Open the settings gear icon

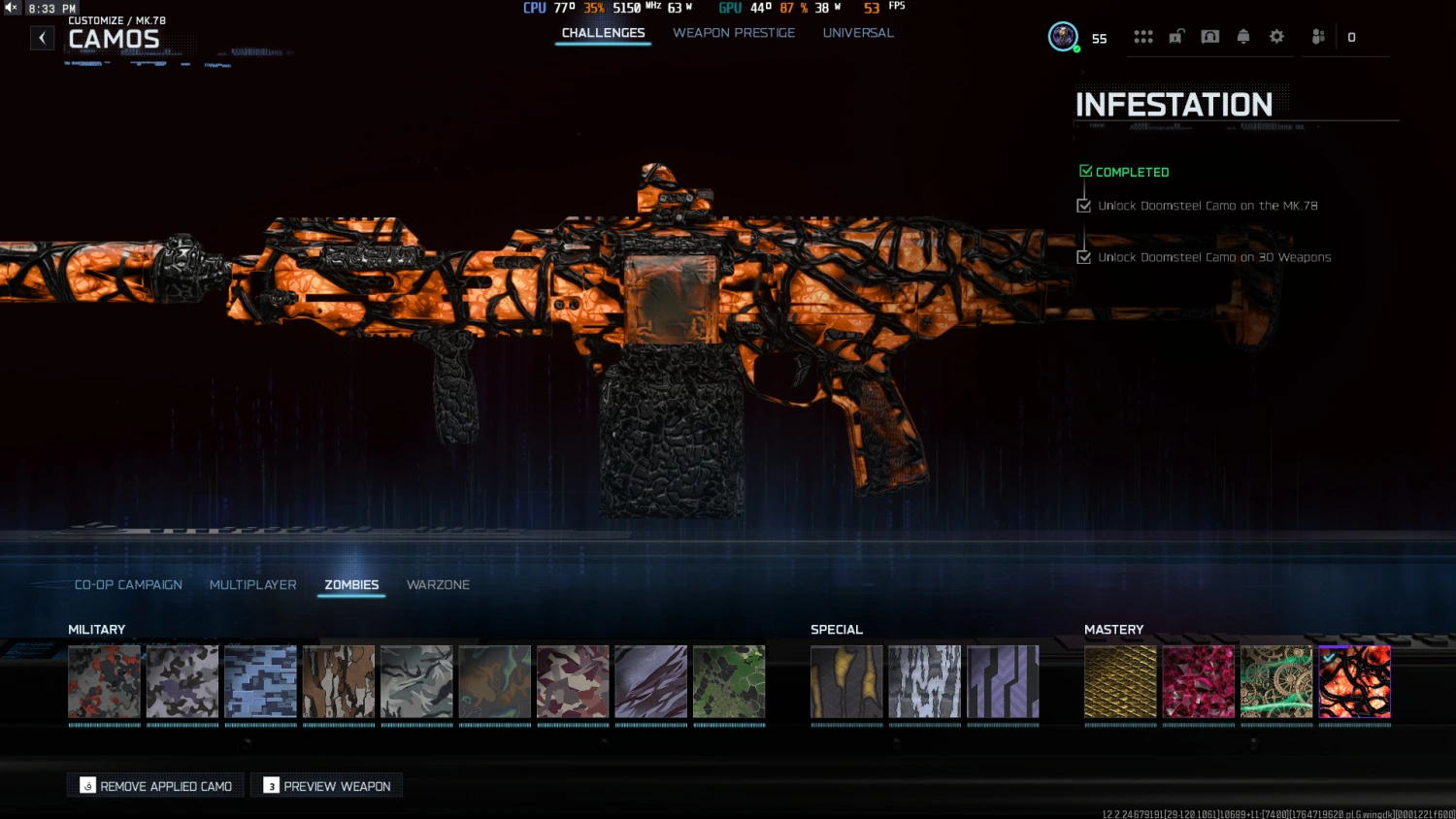[x=1276, y=36]
